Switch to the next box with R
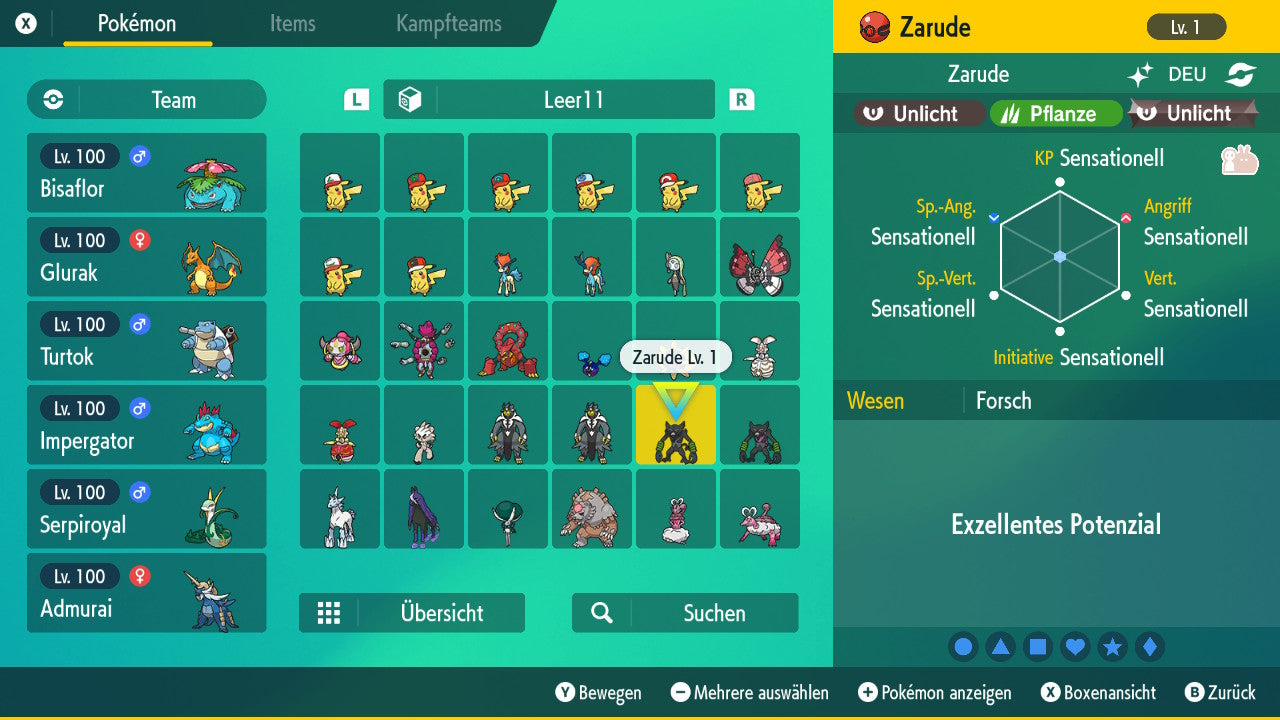 pyautogui.click(x=741, y=99)
